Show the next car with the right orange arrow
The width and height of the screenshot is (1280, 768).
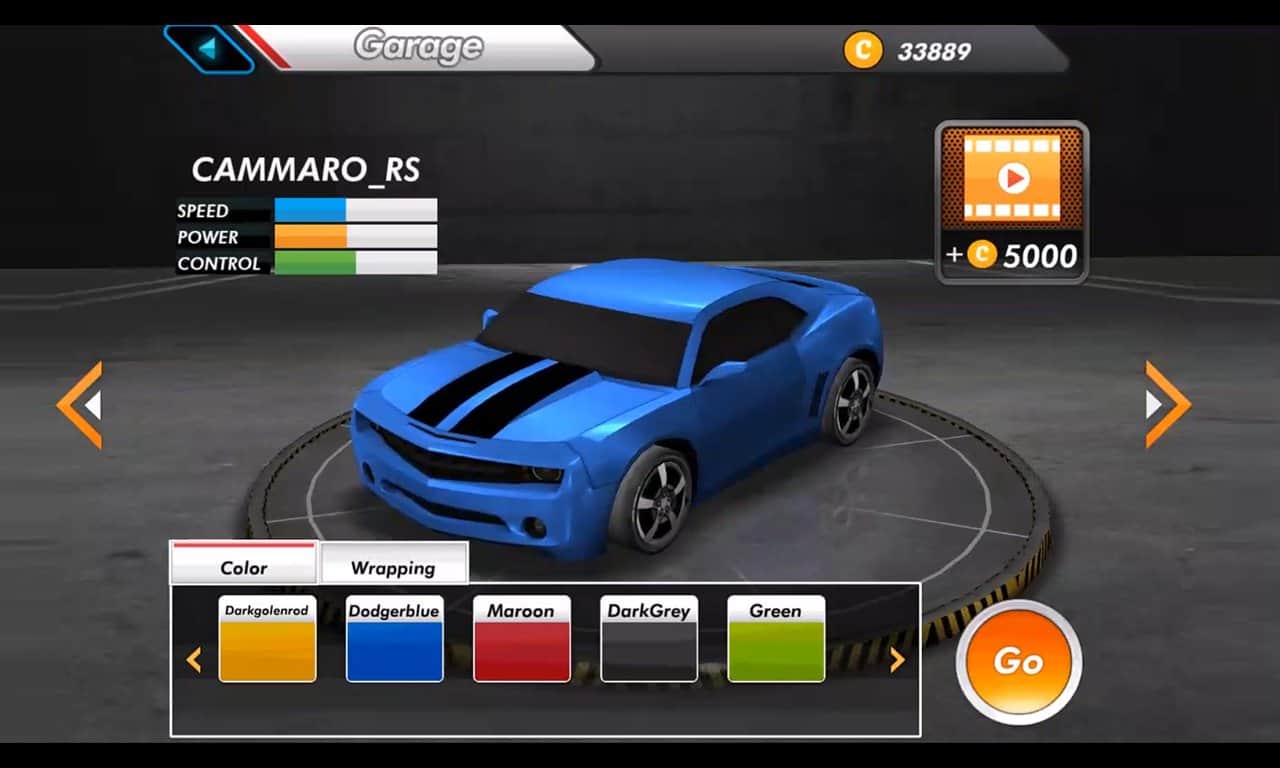point(1167,404)
